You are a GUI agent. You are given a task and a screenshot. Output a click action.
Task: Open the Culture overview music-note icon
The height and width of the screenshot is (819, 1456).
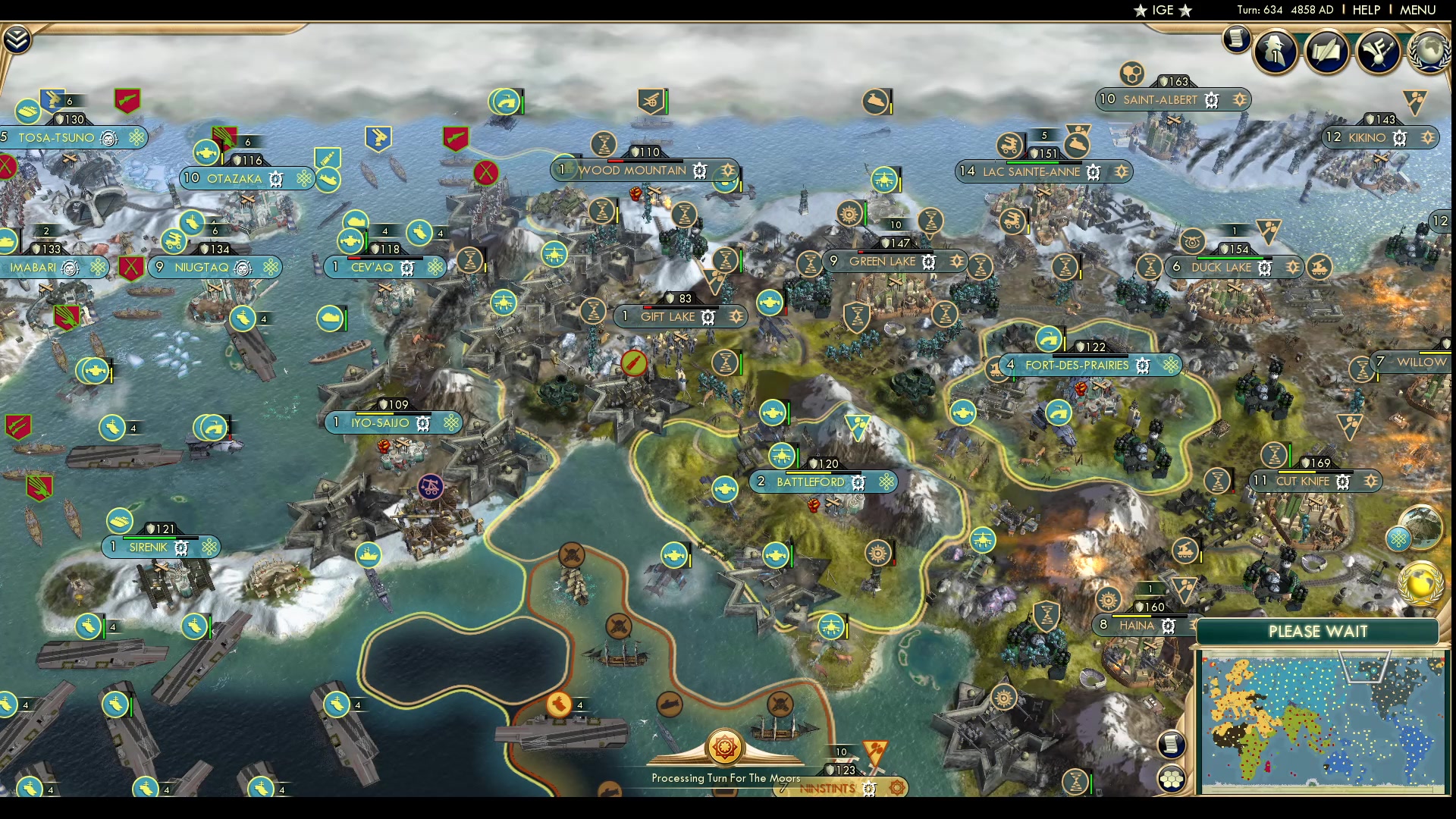pyautogui.click(x=1378, y=52)
